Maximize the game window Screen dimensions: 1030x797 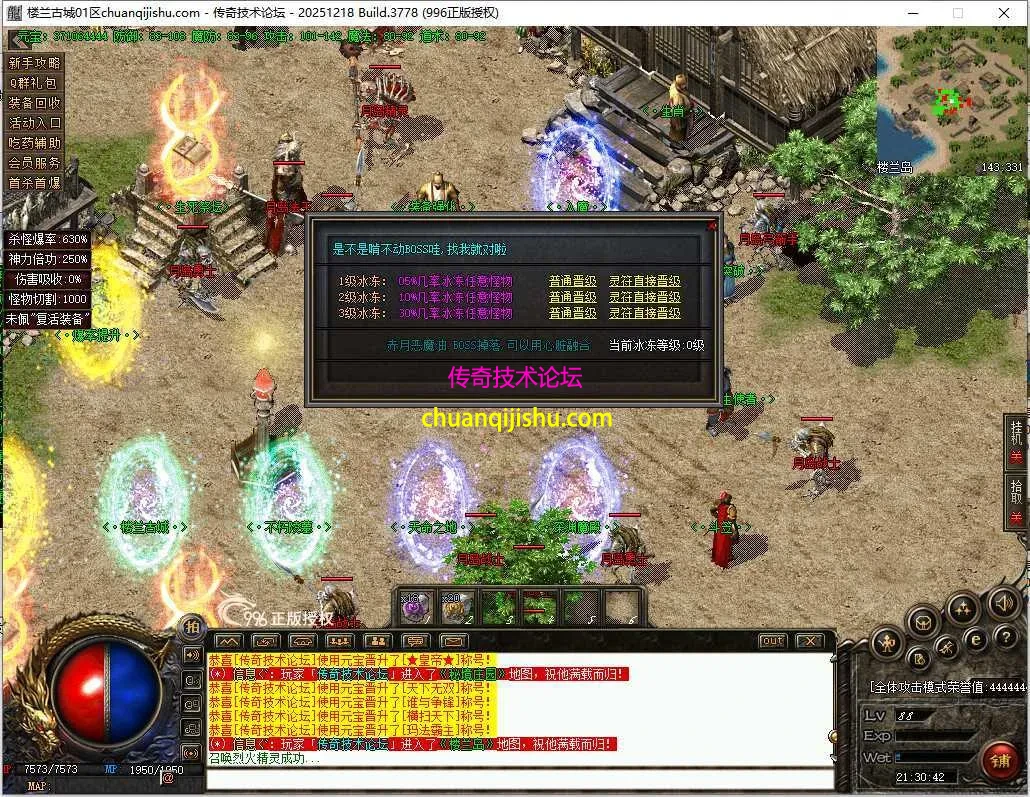[958, 13]
